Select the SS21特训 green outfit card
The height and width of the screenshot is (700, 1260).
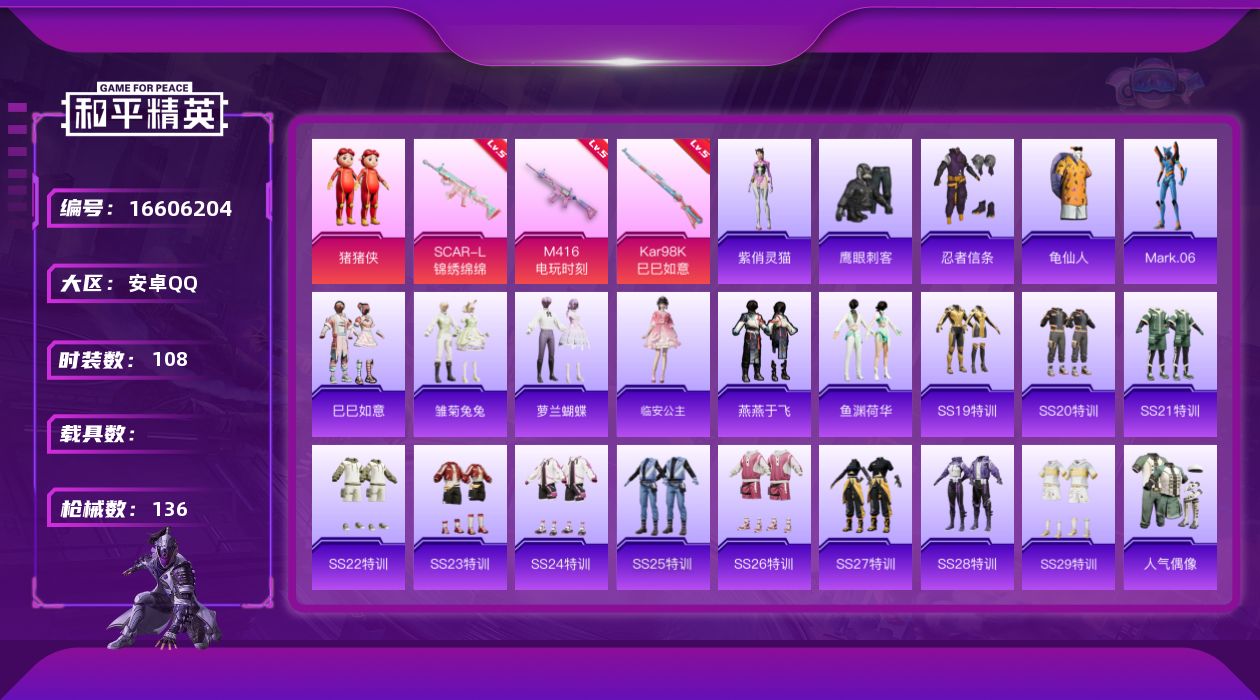coord(1170,364)
